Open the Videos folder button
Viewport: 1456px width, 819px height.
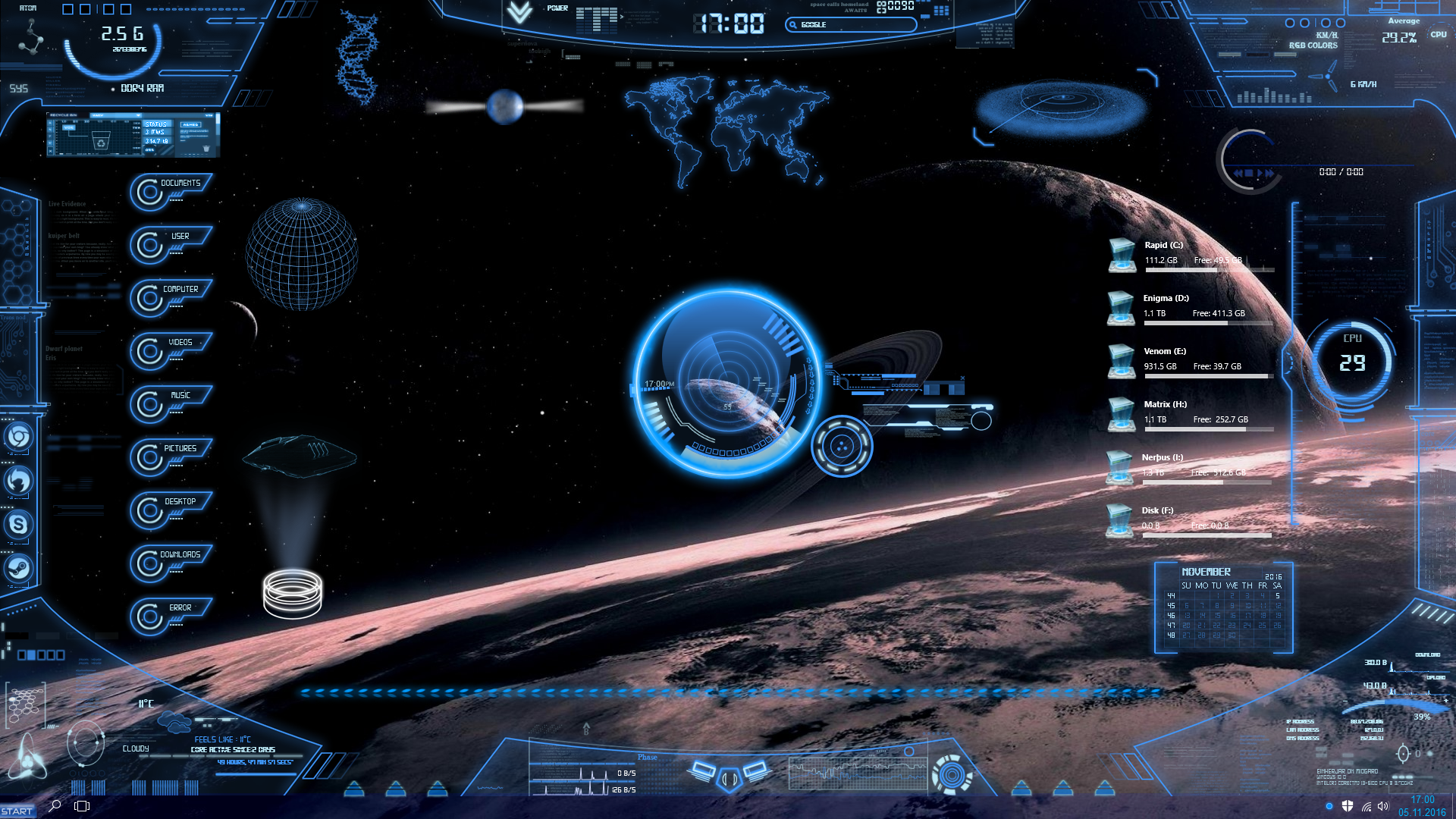click(179, 343)
